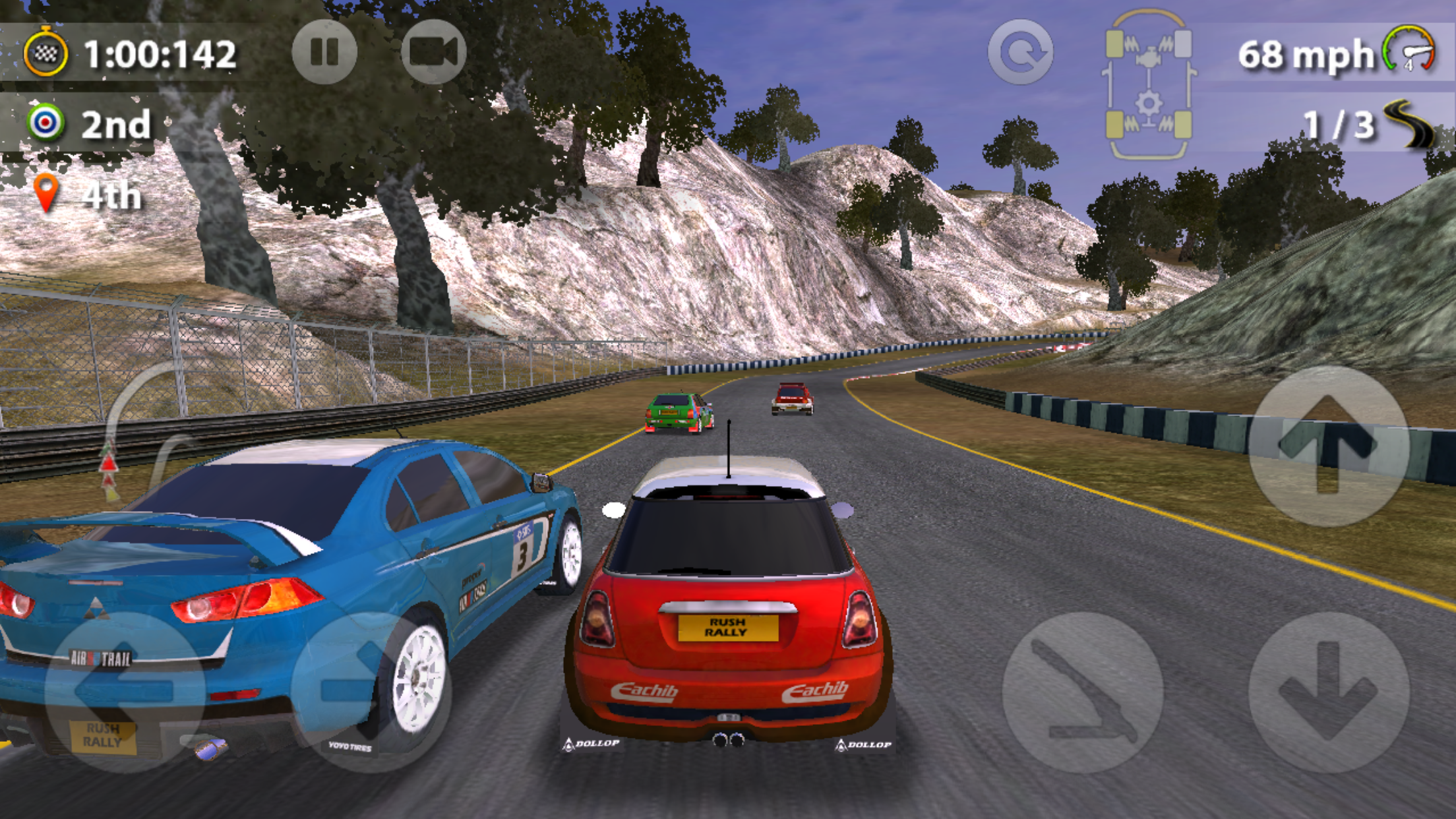Image resolution: width=1456 pixels, height=819 pixels.
Task: Pull the handbrake lever button
Action: click(1082, 692)
